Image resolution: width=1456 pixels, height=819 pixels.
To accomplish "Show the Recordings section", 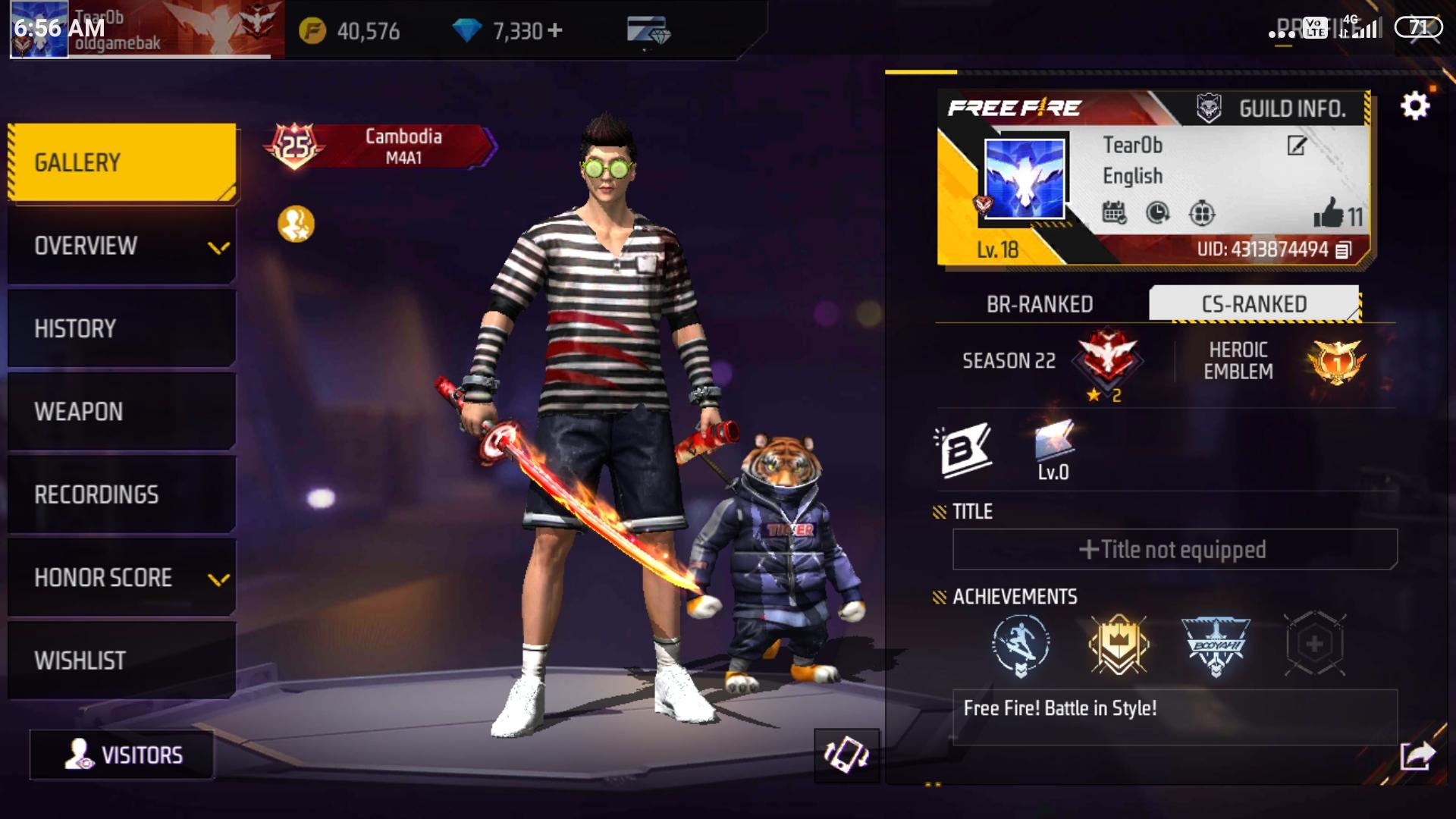I will coord(121,494).
